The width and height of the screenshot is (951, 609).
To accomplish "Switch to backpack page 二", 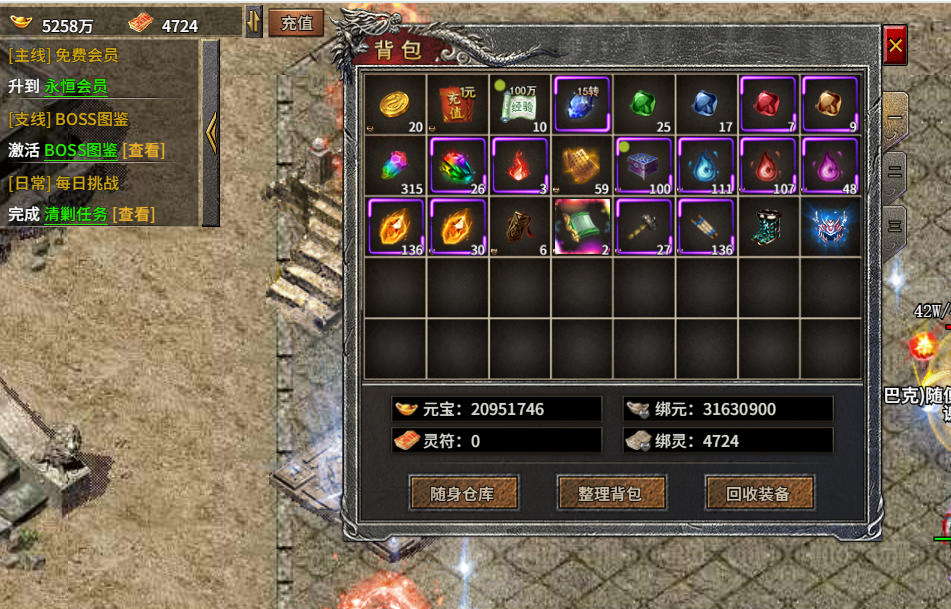I will pos(894,172).
